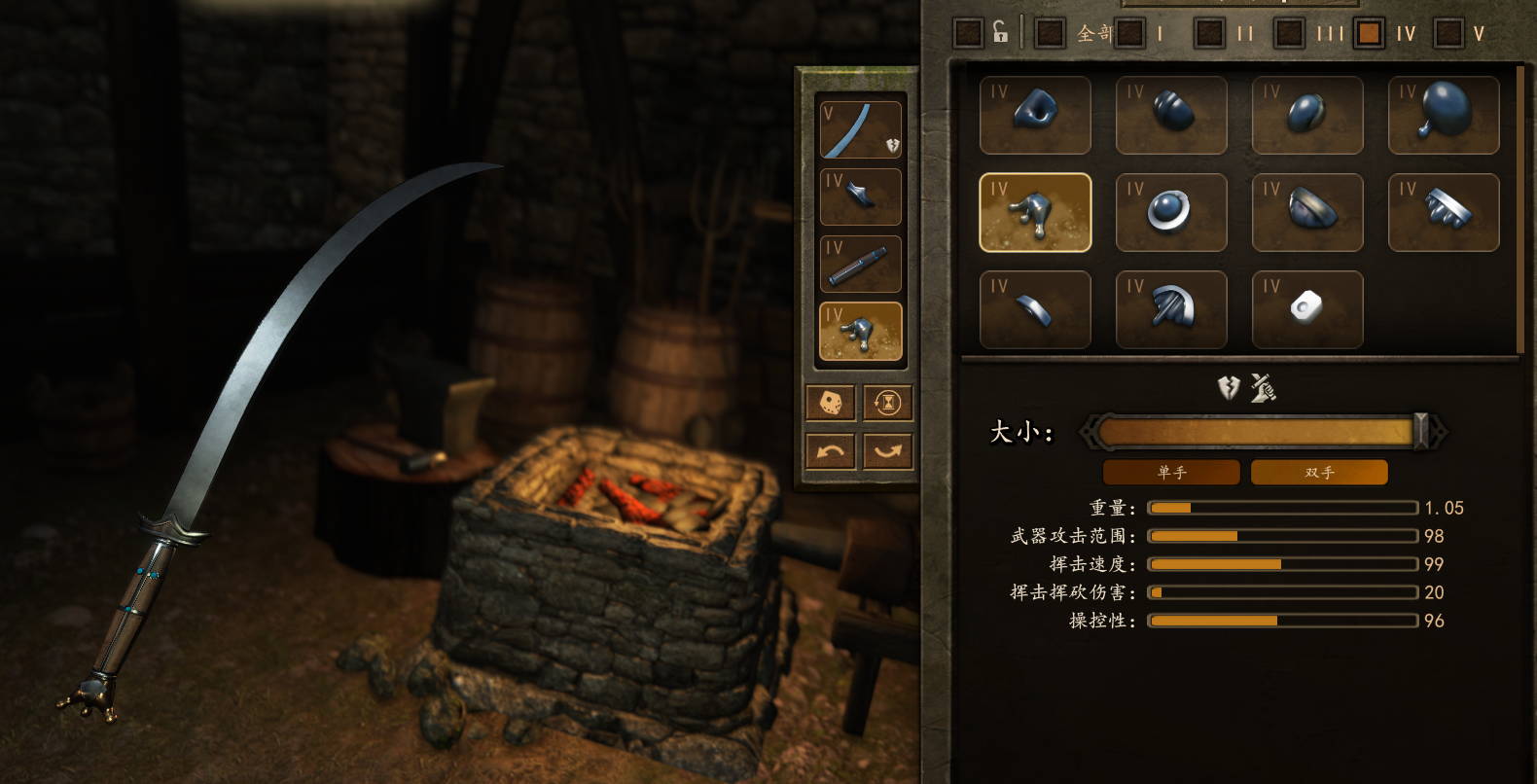Undo the last change

pos(831,451)
